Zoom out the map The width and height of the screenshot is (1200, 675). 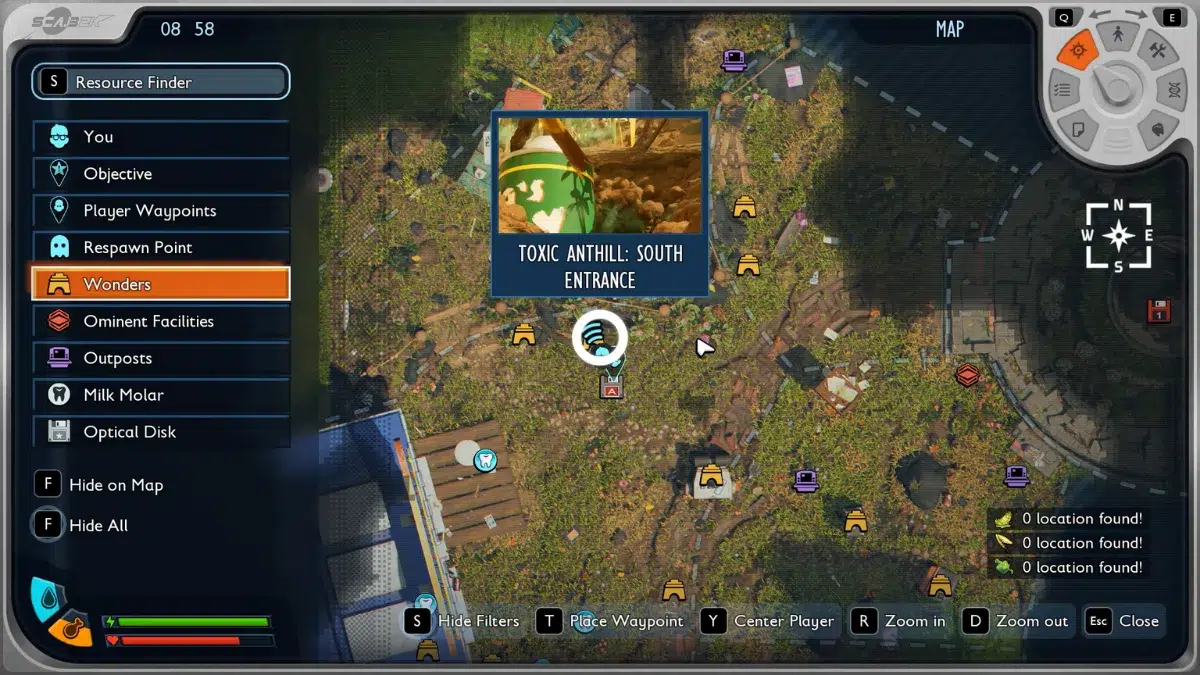pyautogui.click(x=1018, y=621)
